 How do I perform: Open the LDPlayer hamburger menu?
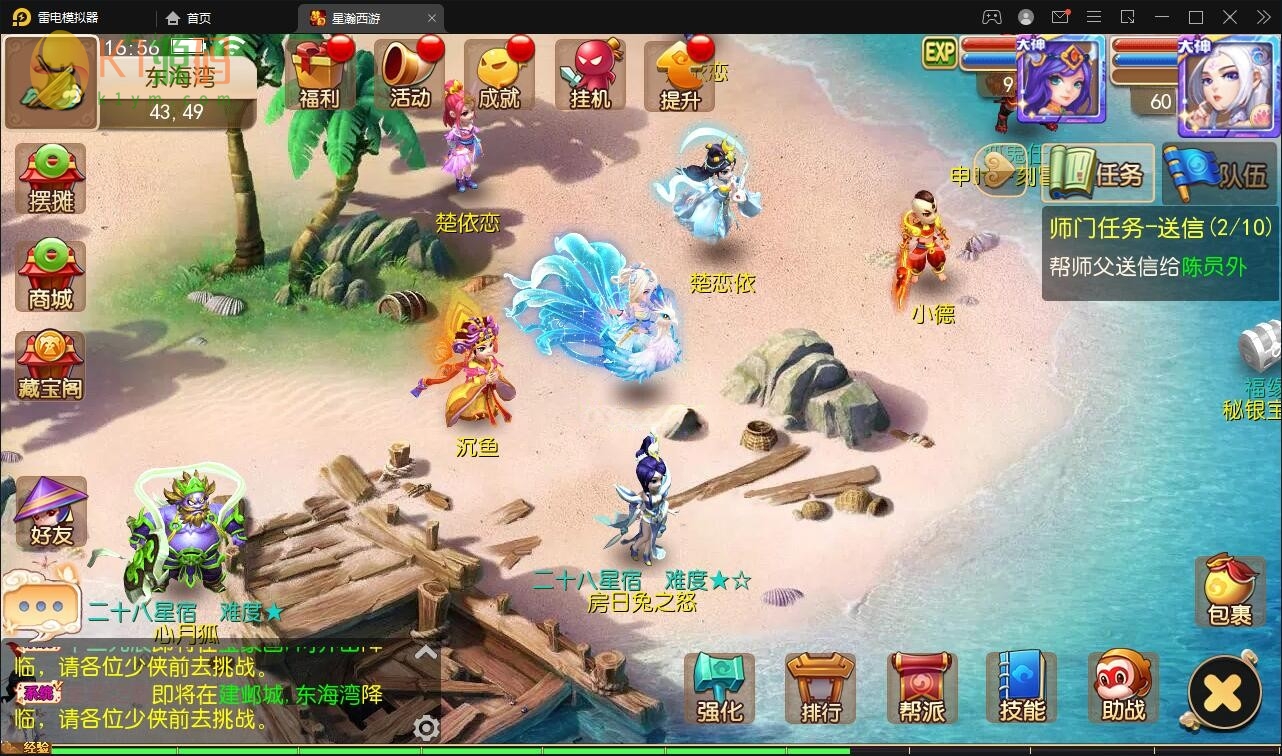1094,17
